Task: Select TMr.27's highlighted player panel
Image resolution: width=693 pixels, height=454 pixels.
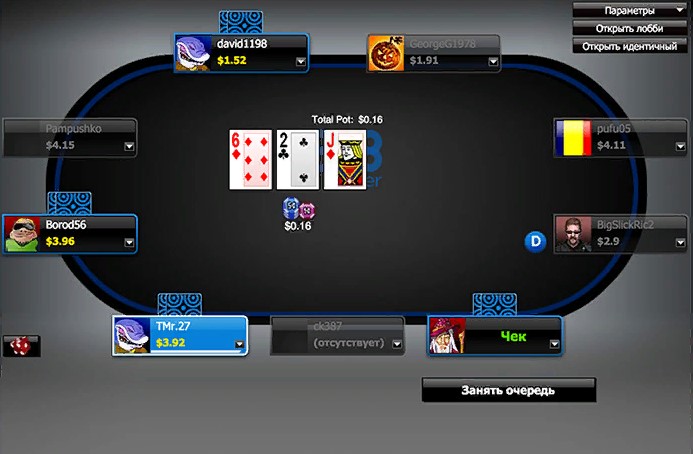Action: pyautogui.click(x=180, y=336)
